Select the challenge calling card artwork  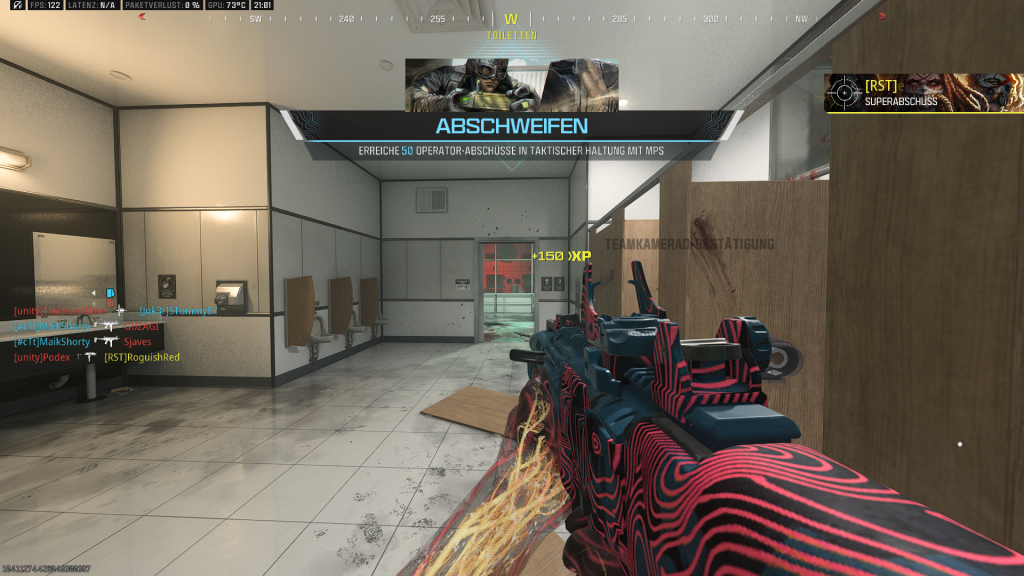[x=511, y=84]
